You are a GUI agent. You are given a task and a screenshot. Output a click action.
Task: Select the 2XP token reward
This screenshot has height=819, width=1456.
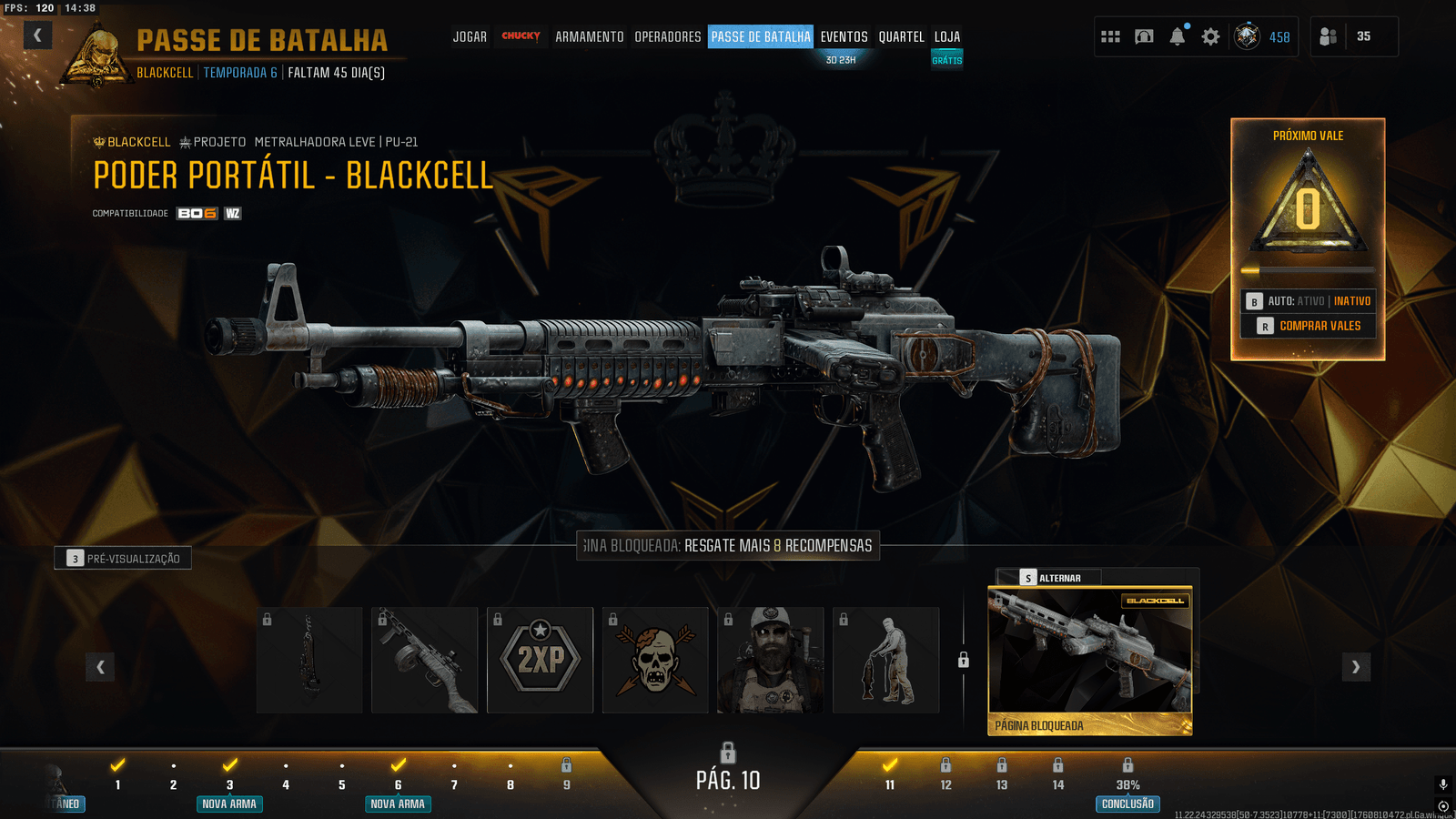540,660
